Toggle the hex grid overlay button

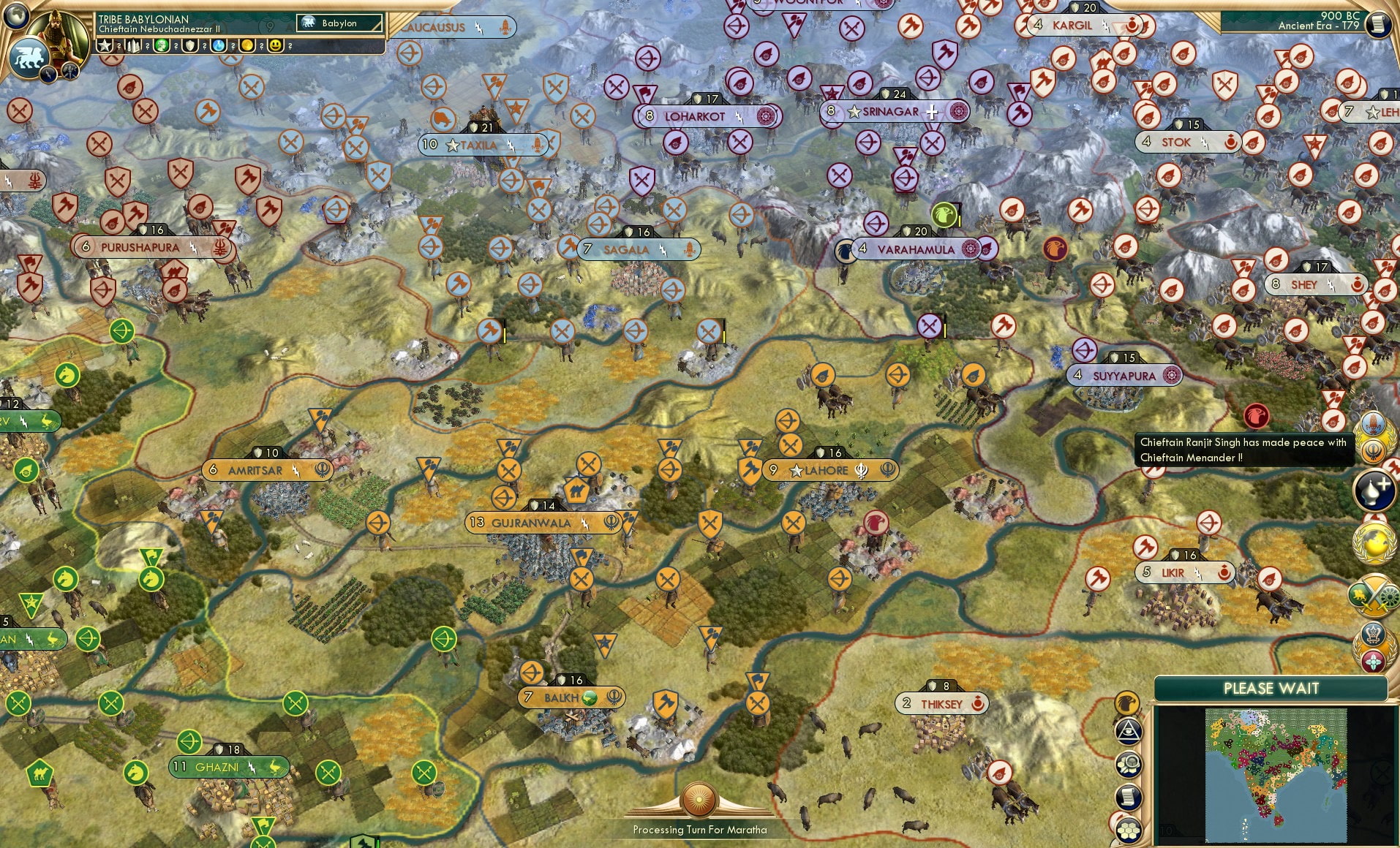pyautogui.click(x=1129, y=830)
